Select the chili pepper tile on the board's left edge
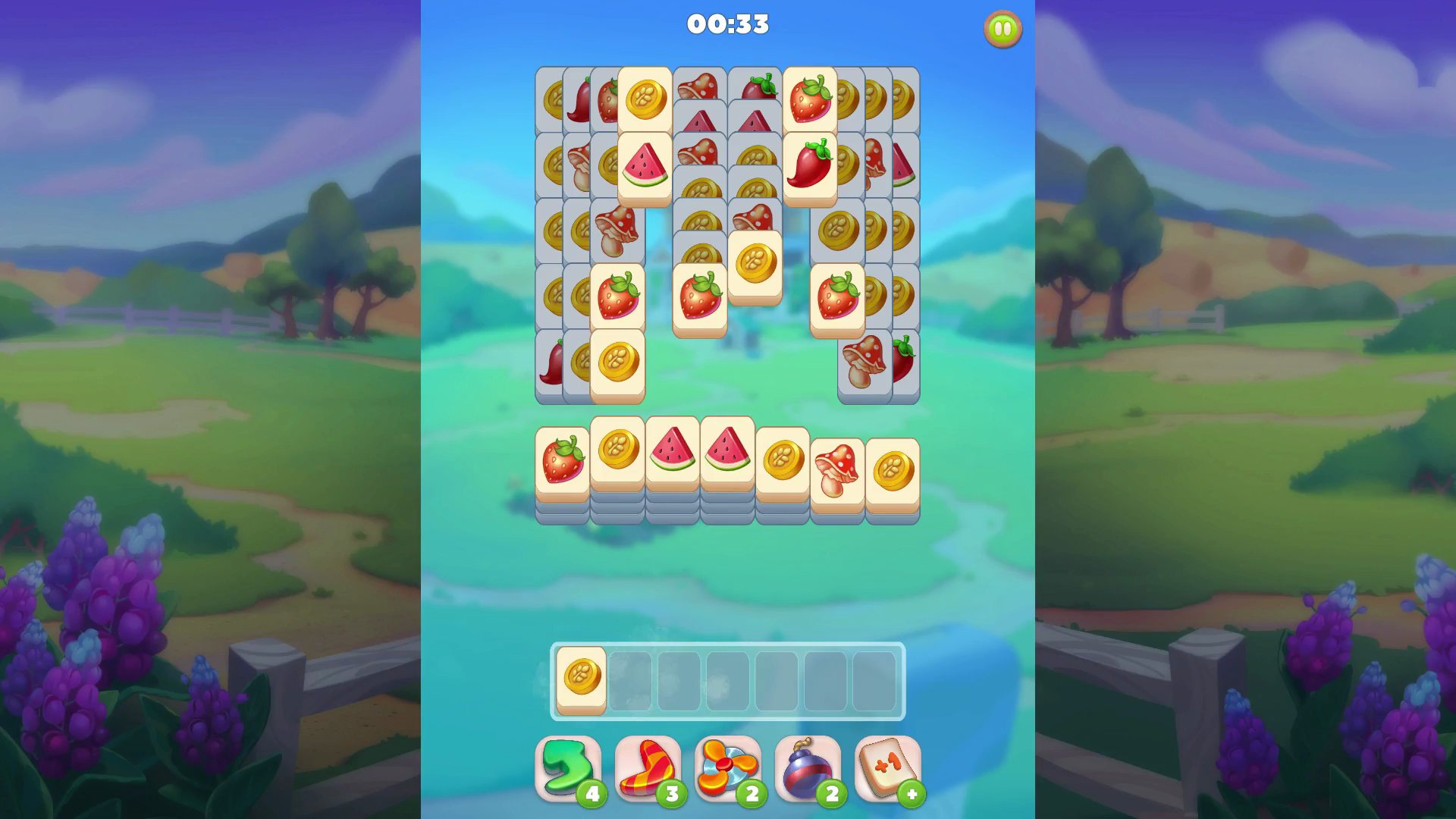 550,364
